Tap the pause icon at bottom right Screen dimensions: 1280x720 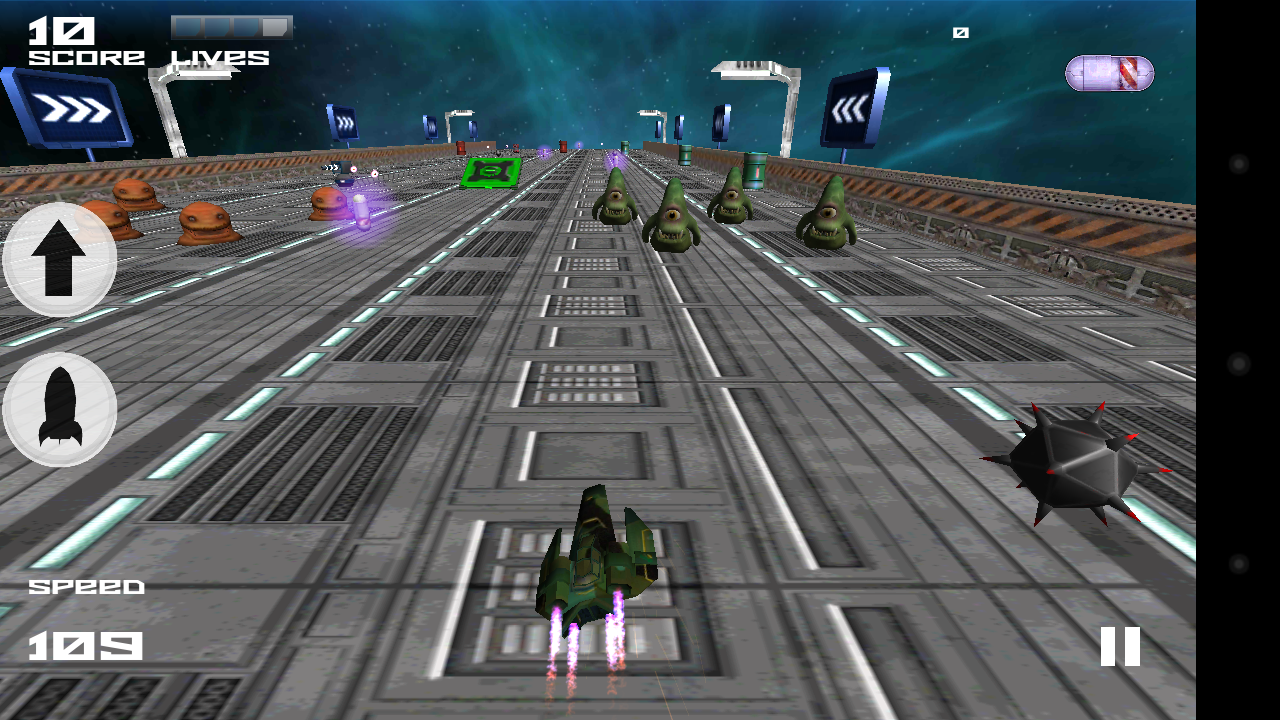pos(1121,646)
